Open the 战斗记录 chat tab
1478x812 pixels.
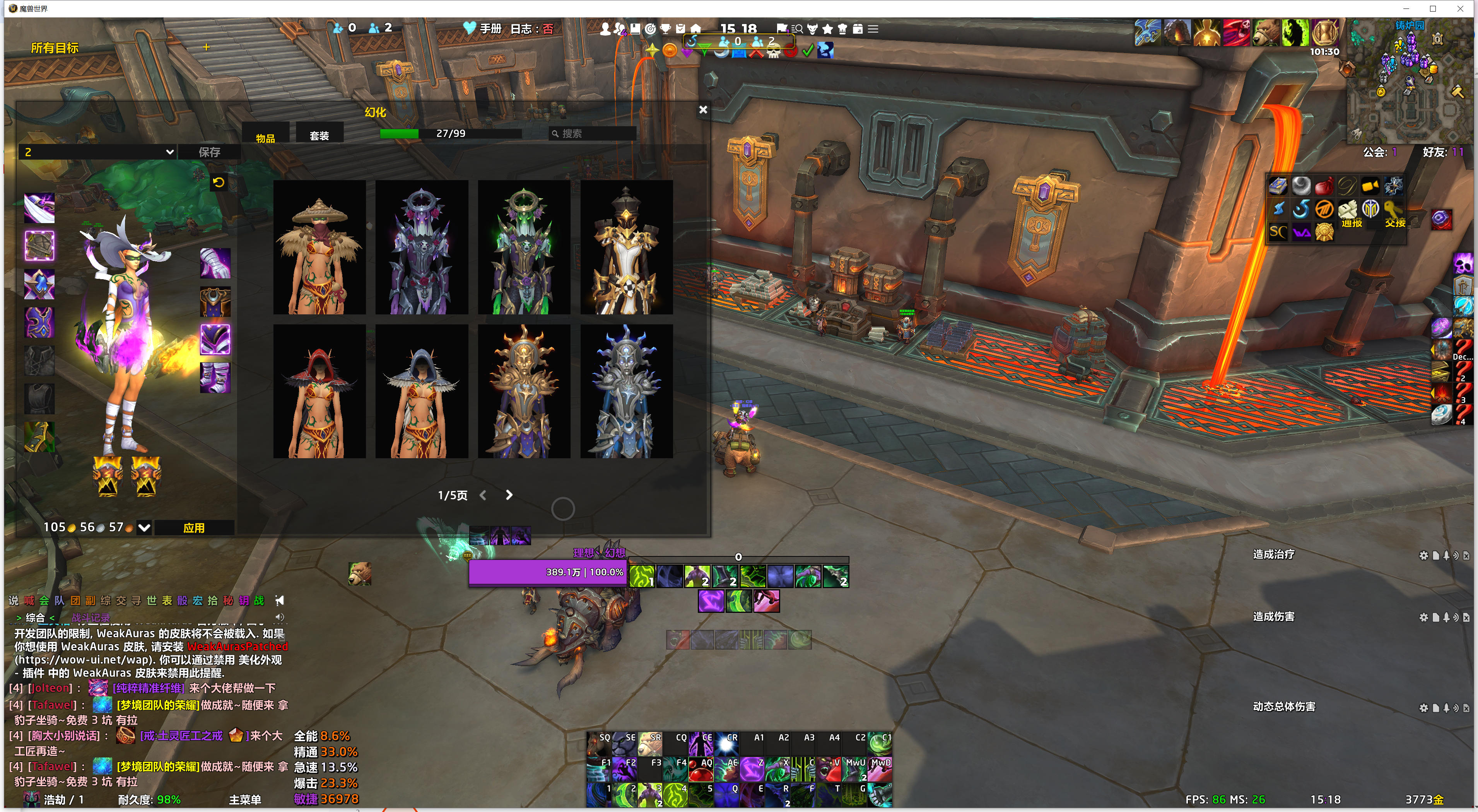[x=91, y=618]
